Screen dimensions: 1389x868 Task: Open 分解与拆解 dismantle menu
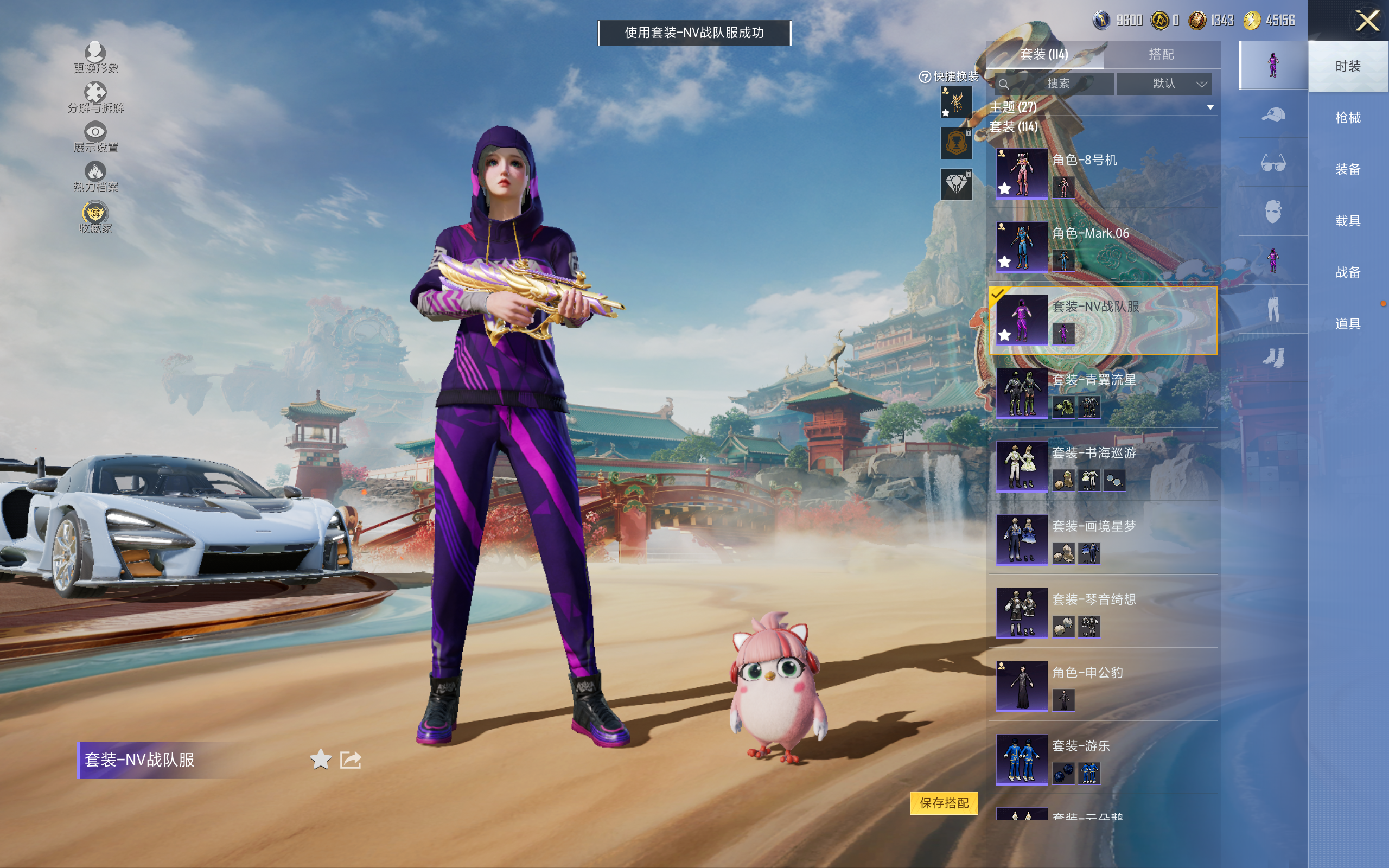click(95, 97)
